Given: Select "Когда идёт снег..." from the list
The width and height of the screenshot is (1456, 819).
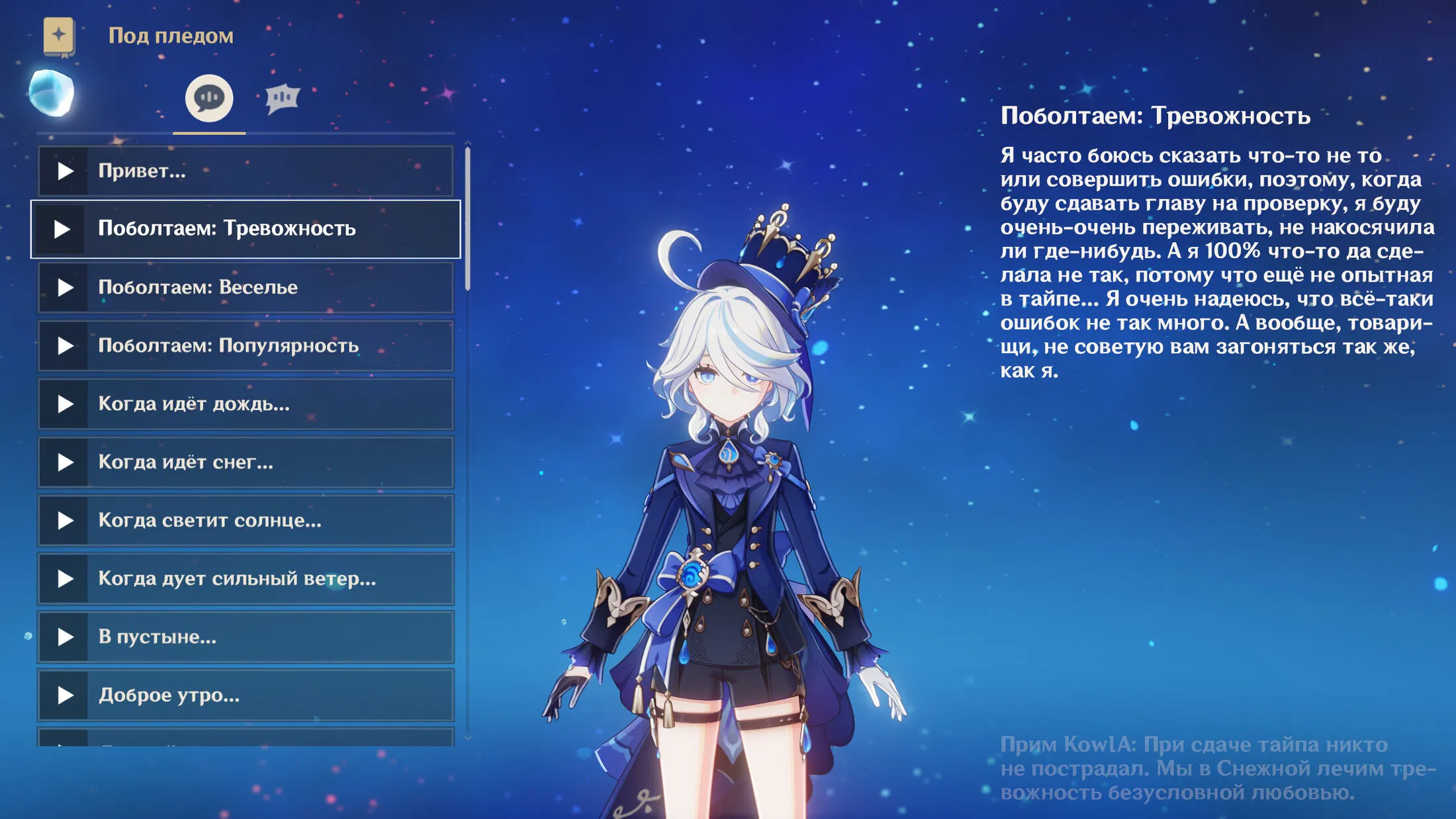Looking at the screenshot, I should [x=245, y=462].
